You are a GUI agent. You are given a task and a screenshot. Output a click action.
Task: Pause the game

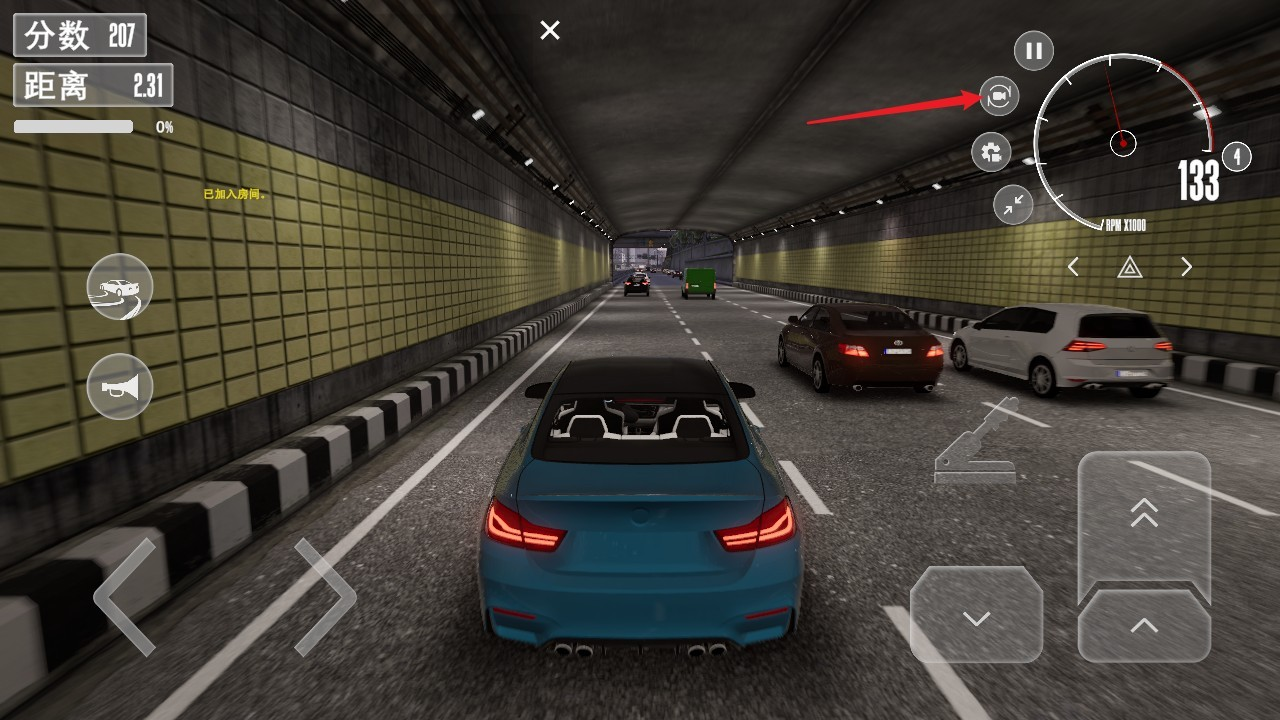(1035, 50)
